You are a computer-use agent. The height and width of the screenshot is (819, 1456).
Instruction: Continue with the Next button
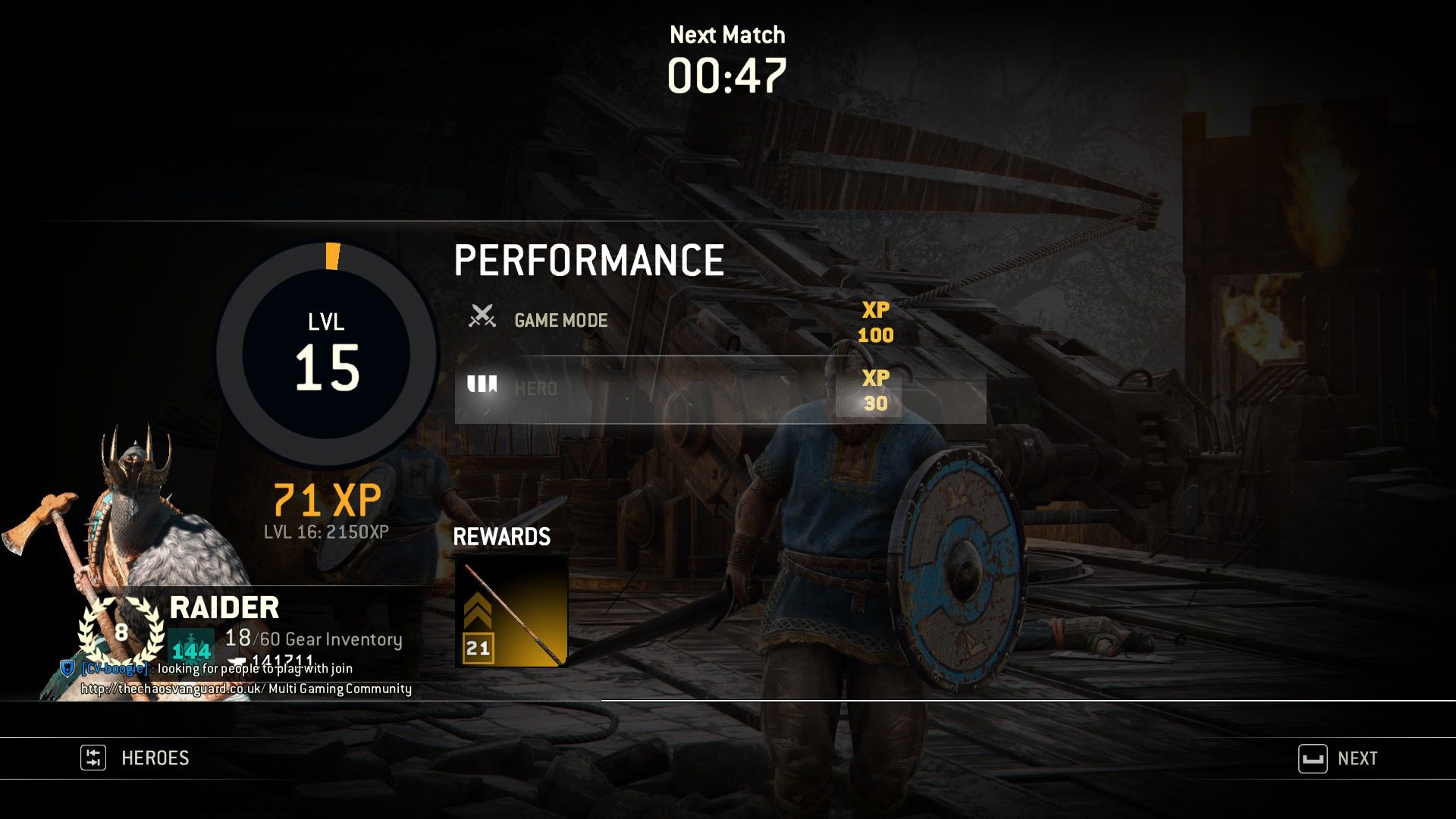[x=1338, y=758]
